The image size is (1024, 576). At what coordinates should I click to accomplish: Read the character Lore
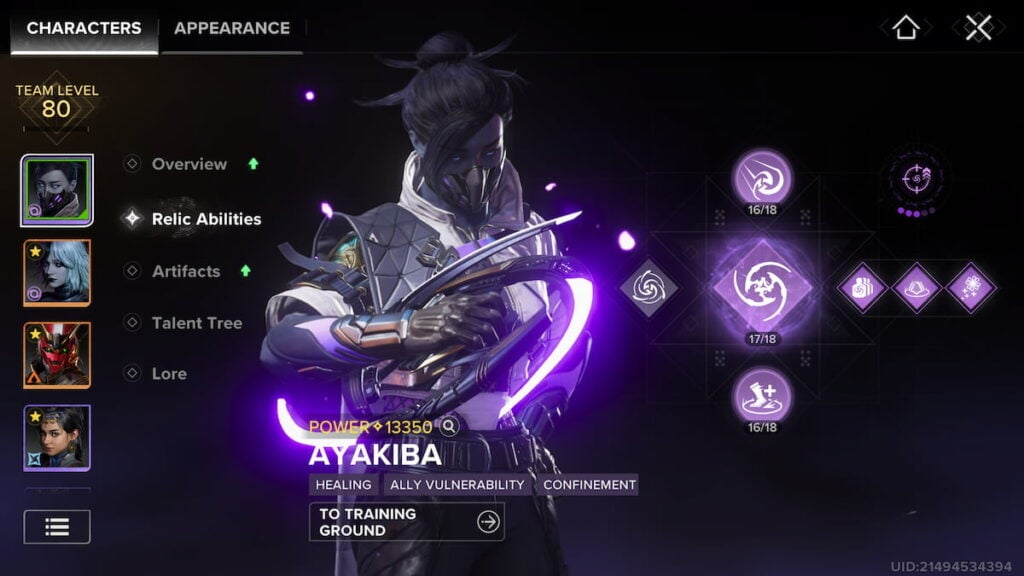(169, 374)
